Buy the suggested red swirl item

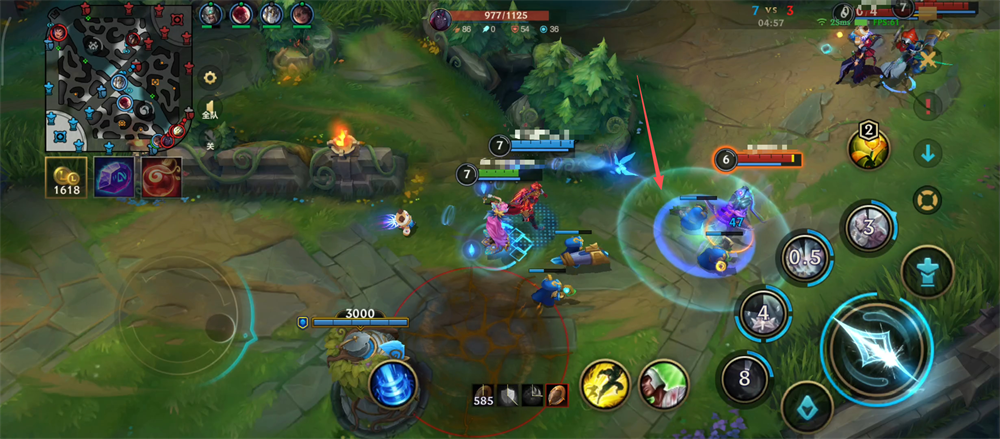(x=160, y=176)
